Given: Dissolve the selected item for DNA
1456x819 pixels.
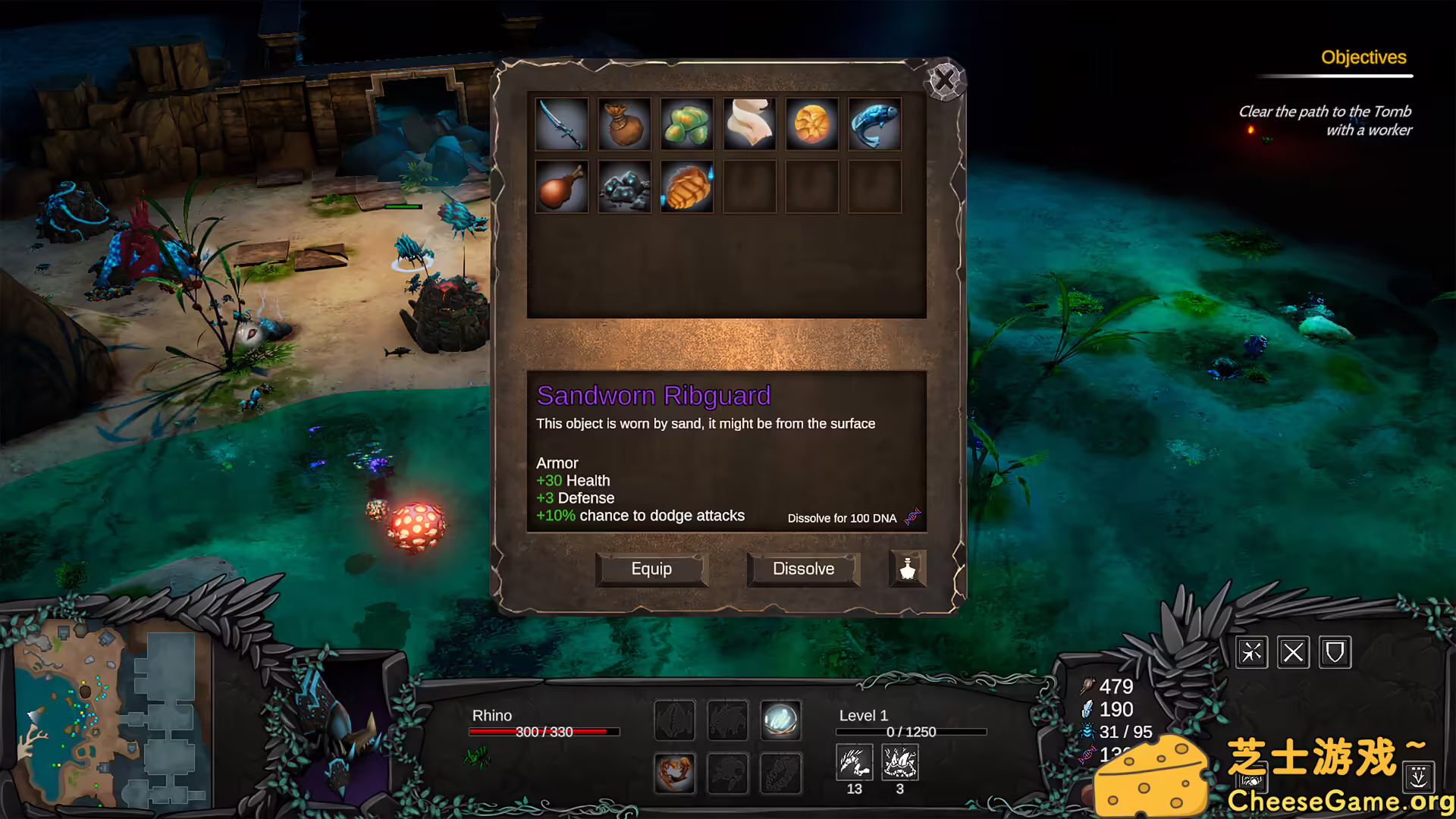Looking at the screenshot, I should pos(803,569).
